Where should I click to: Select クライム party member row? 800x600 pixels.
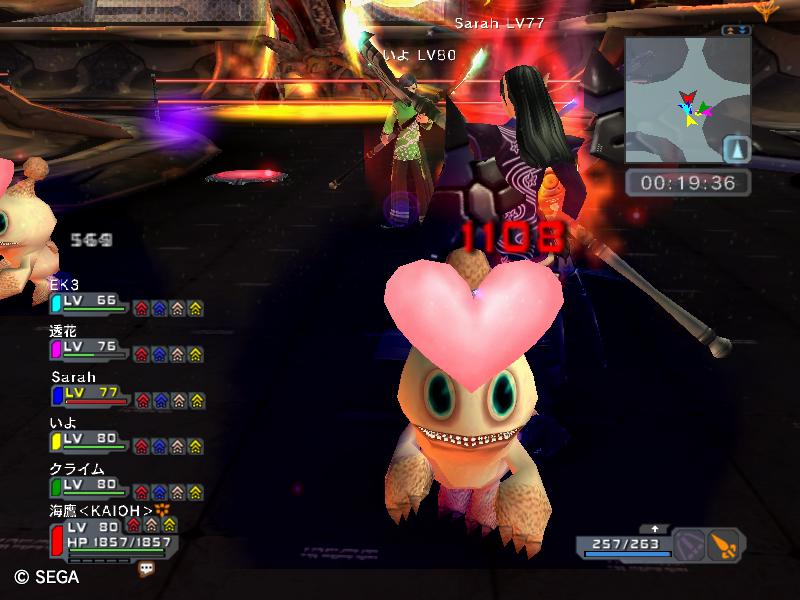tap(90, 486)
